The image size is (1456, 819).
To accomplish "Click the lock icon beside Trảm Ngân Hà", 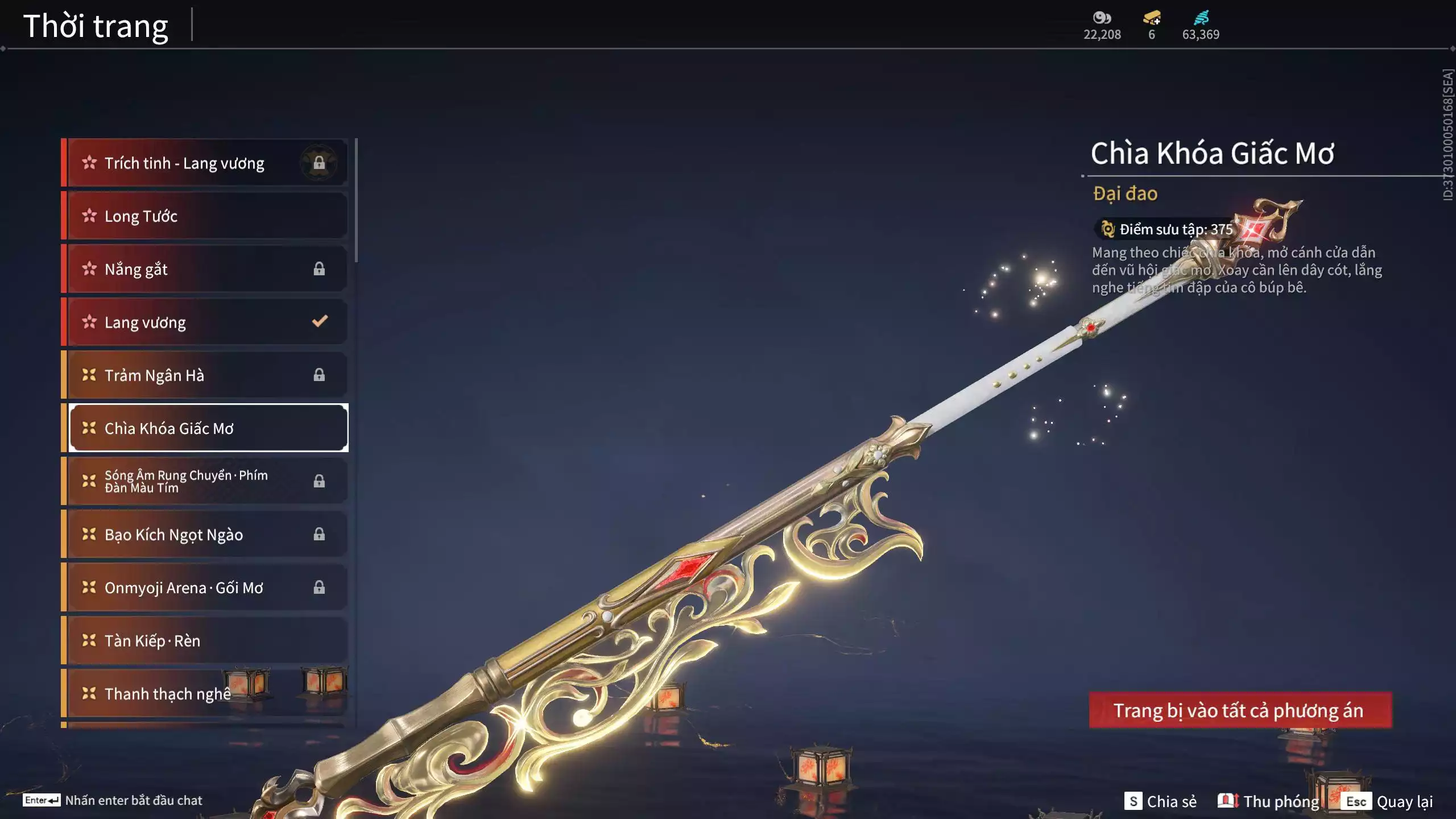I will [x=319, y=374].
